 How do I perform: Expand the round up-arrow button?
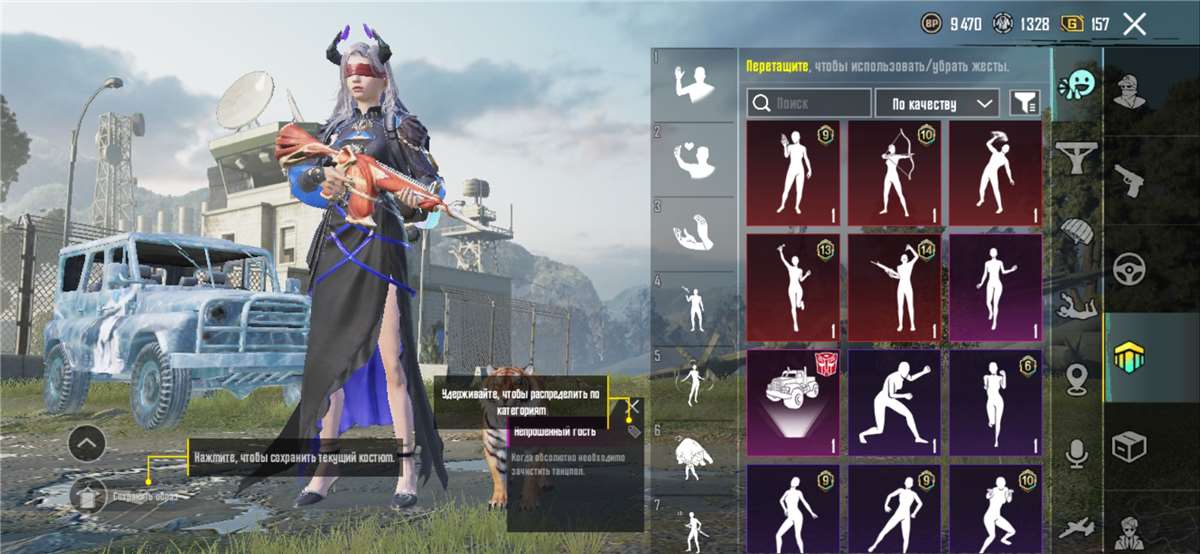pyautogui.click(x=87, y=443)
